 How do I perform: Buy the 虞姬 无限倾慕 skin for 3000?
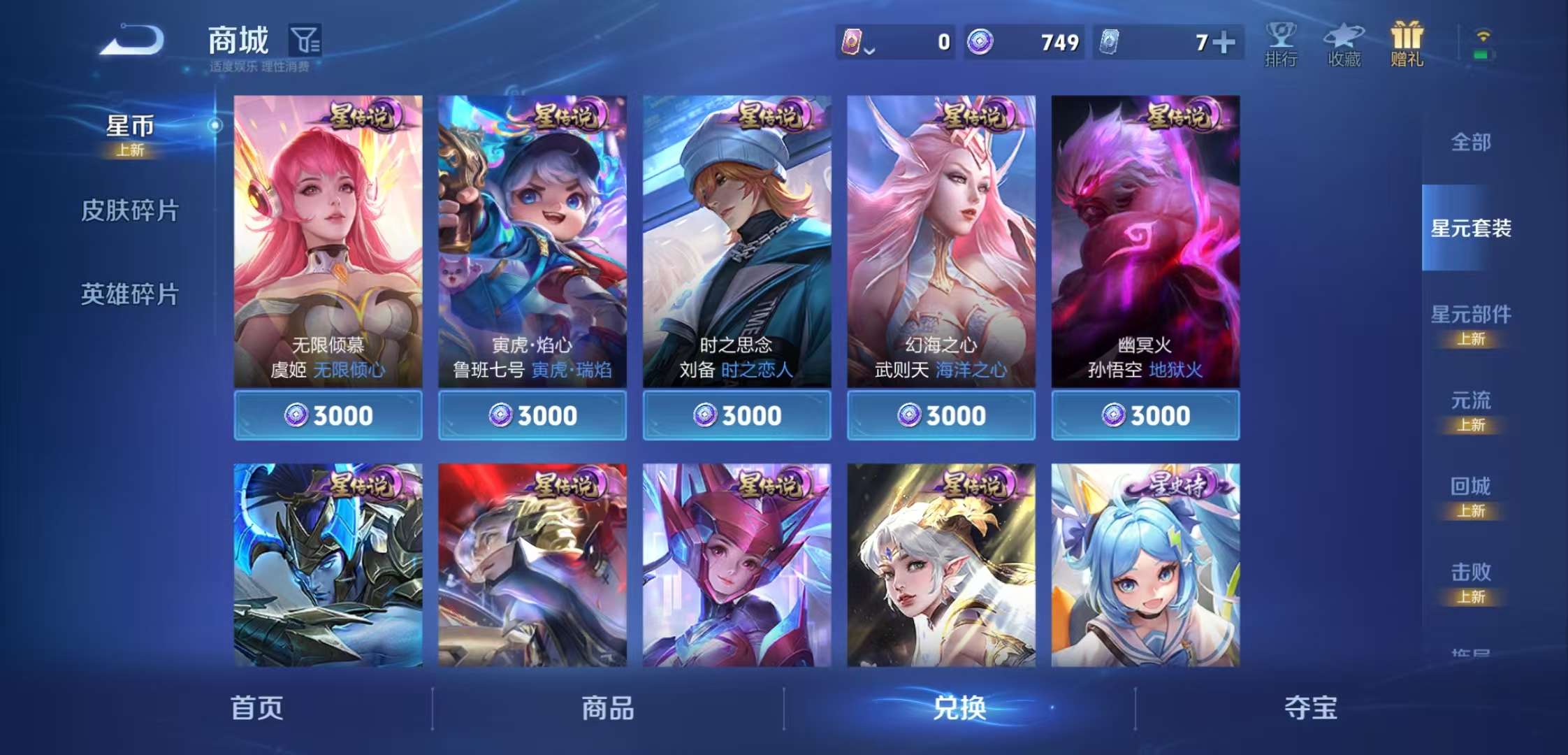[x=328, y=415]
